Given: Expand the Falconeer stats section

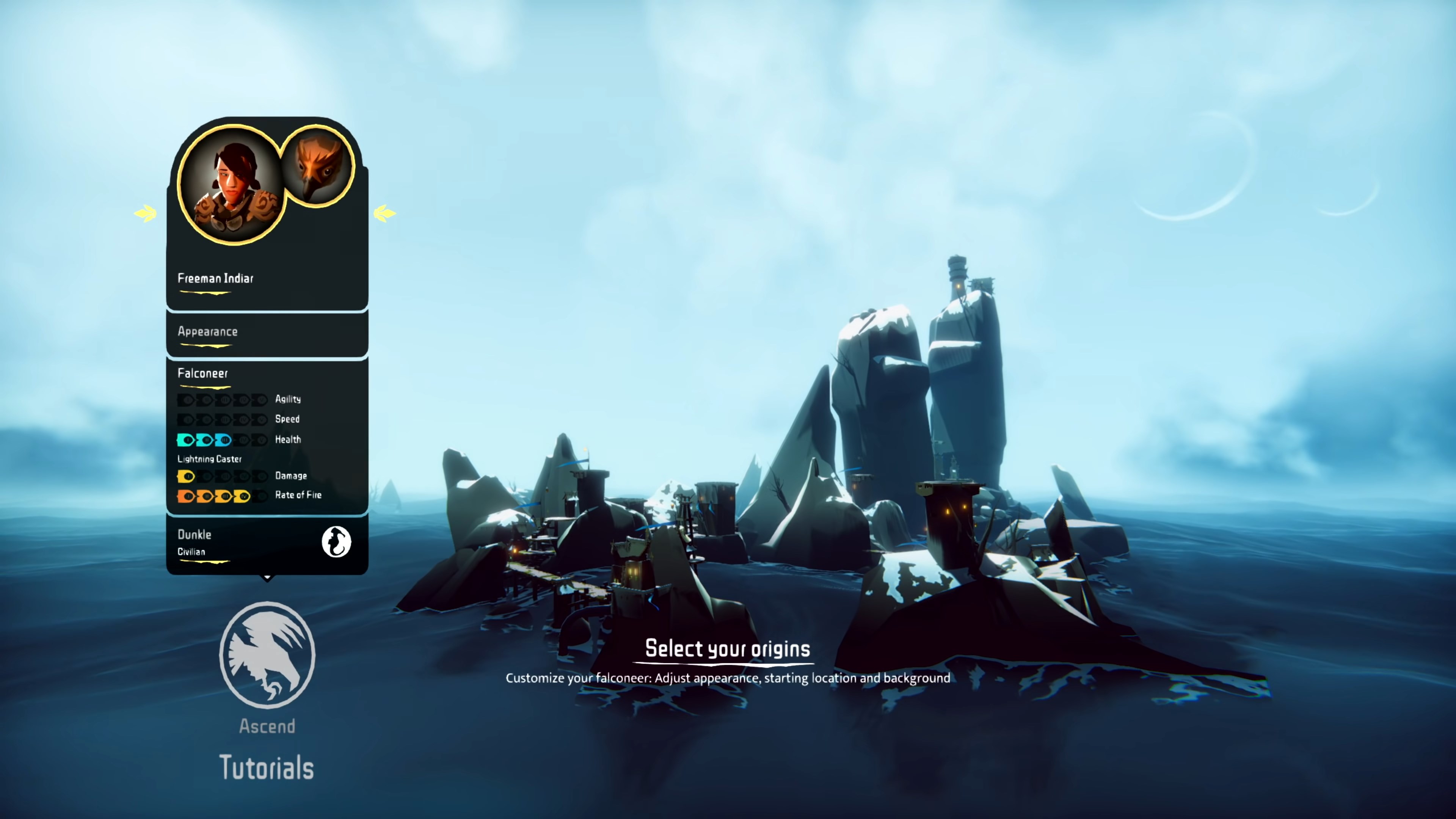Looking at the screenshot, I should coord(204,373).
